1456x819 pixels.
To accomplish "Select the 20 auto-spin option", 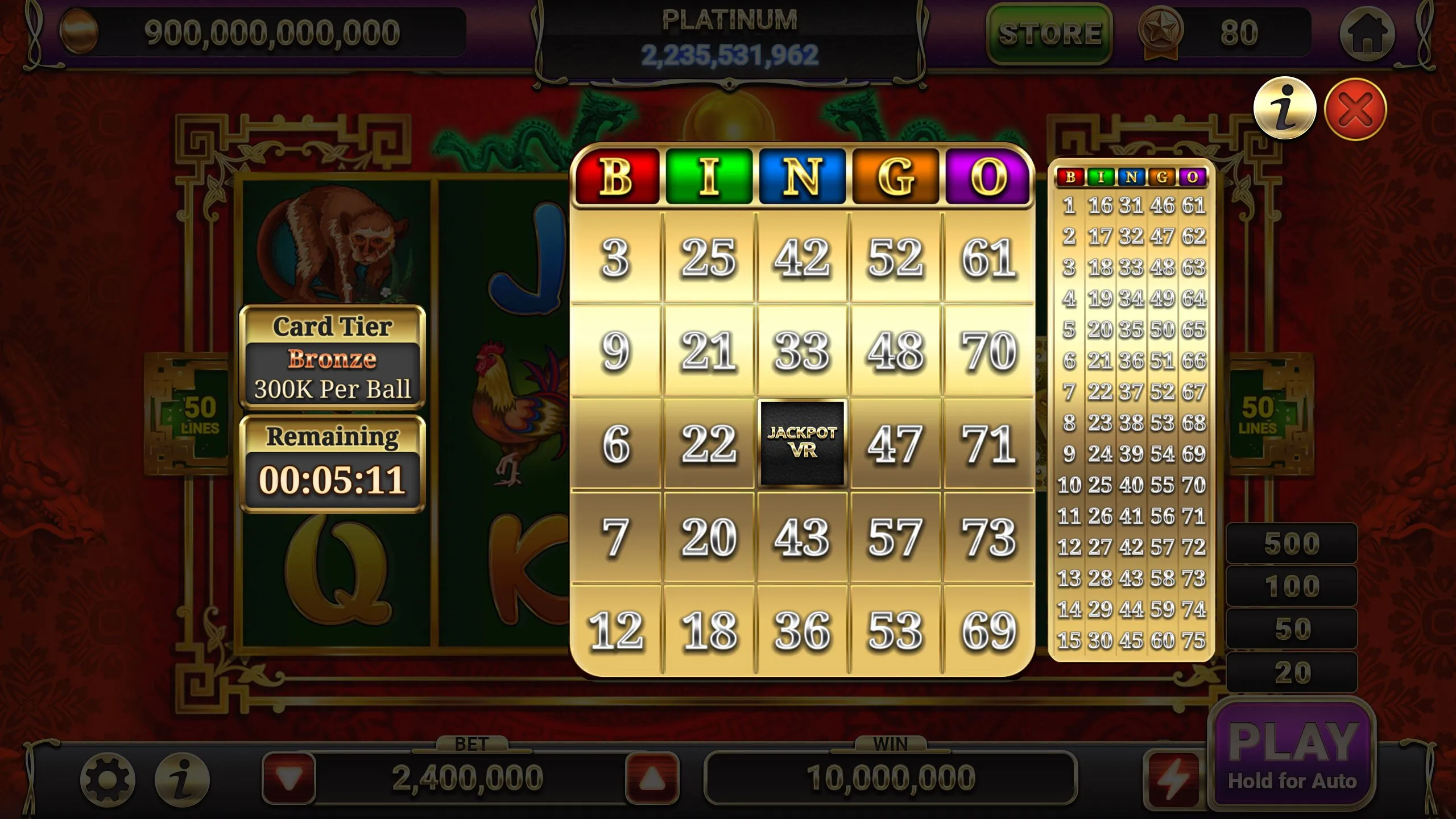I will click(1292, 672).
